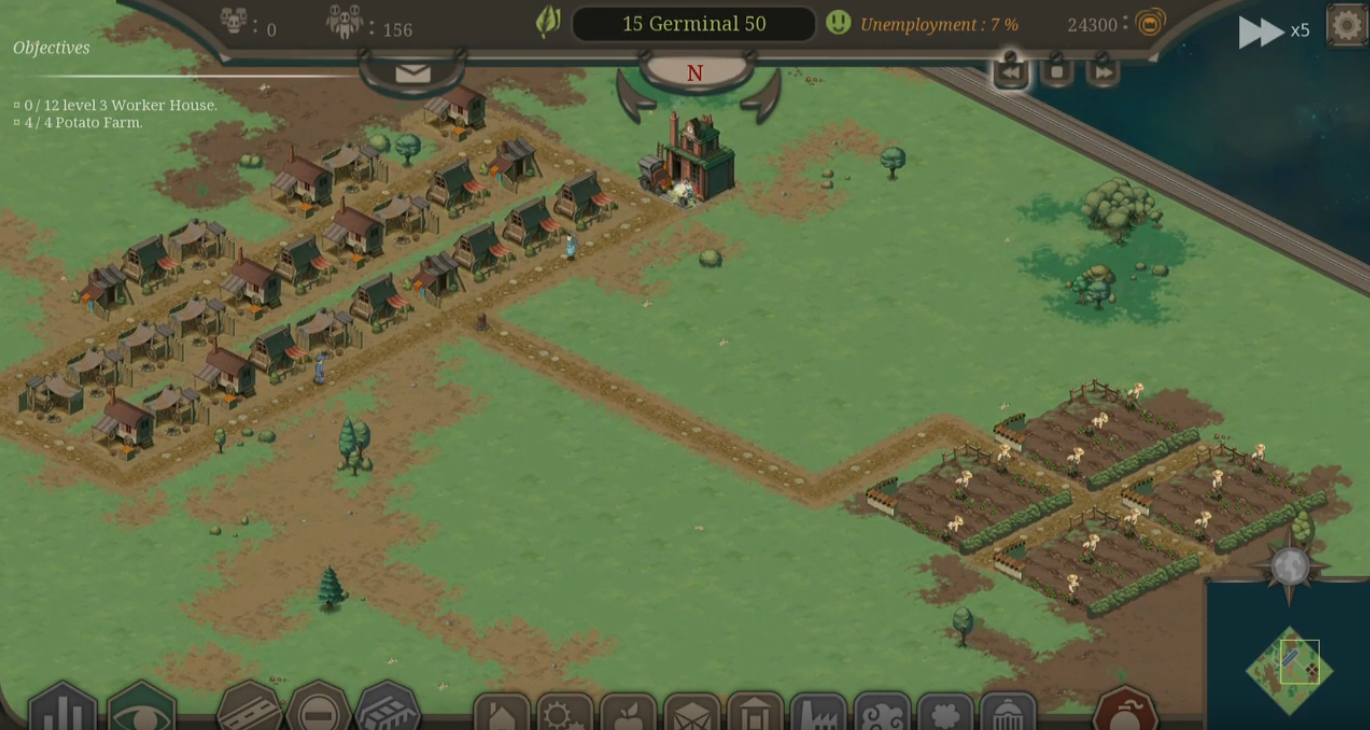Open the gear industry build category
Viewport: 1370px width, 730px height.
point(565,714)
